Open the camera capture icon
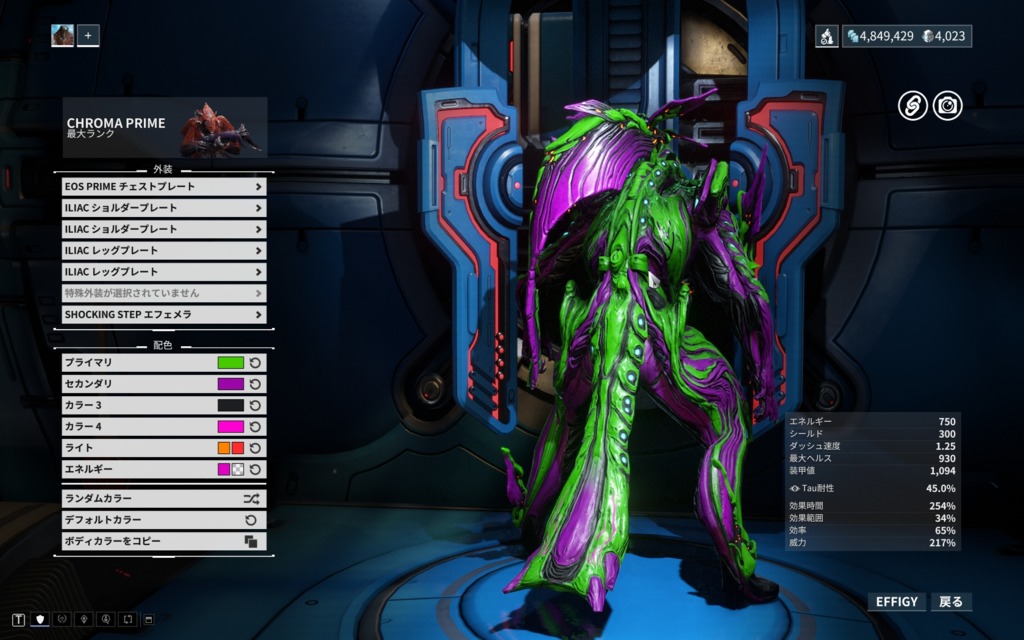The image size is (1024, 640). pyautogui.click(x=947, y=105)
